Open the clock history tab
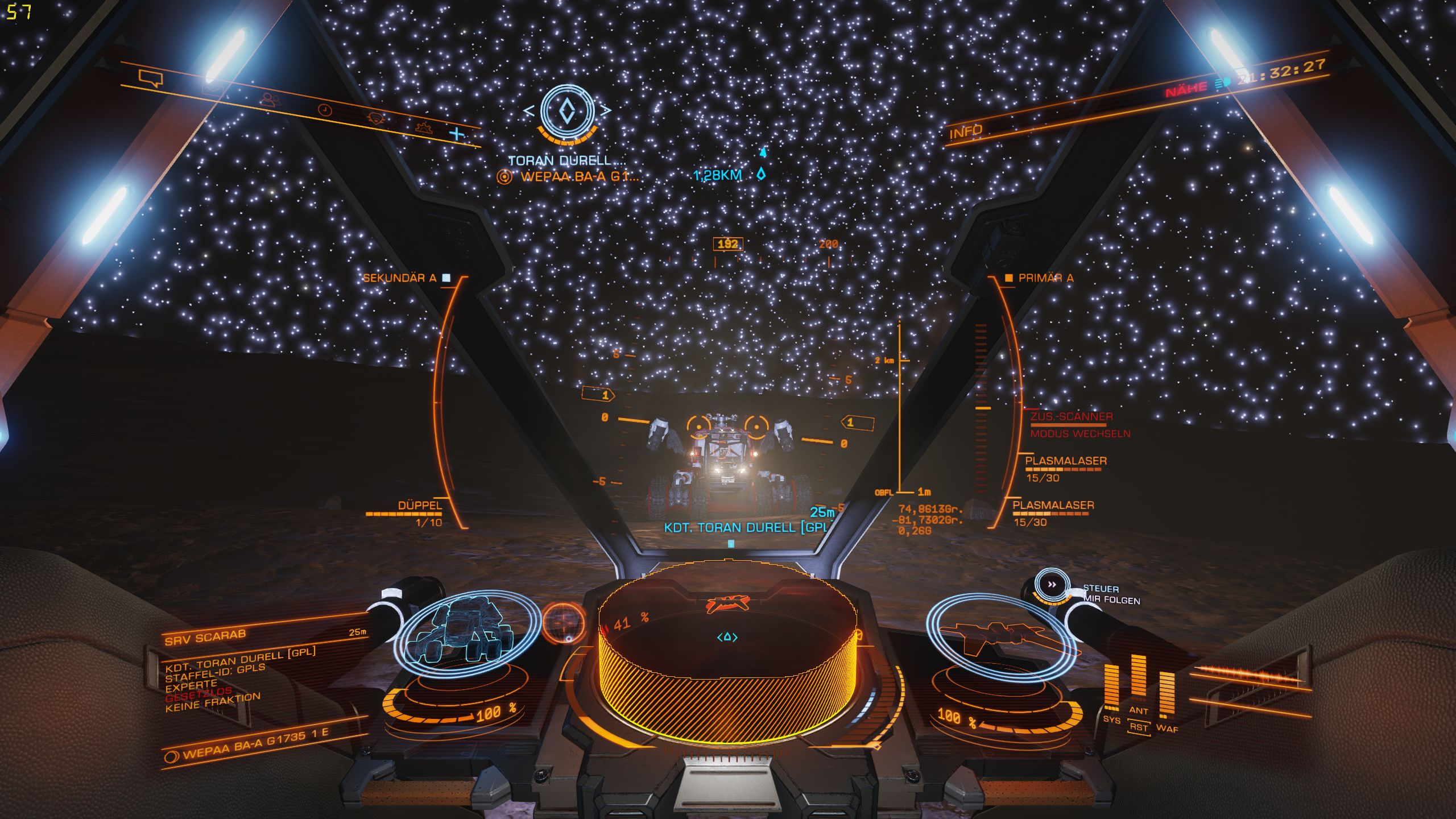The image size is (1456, 819). pos(324,109)
